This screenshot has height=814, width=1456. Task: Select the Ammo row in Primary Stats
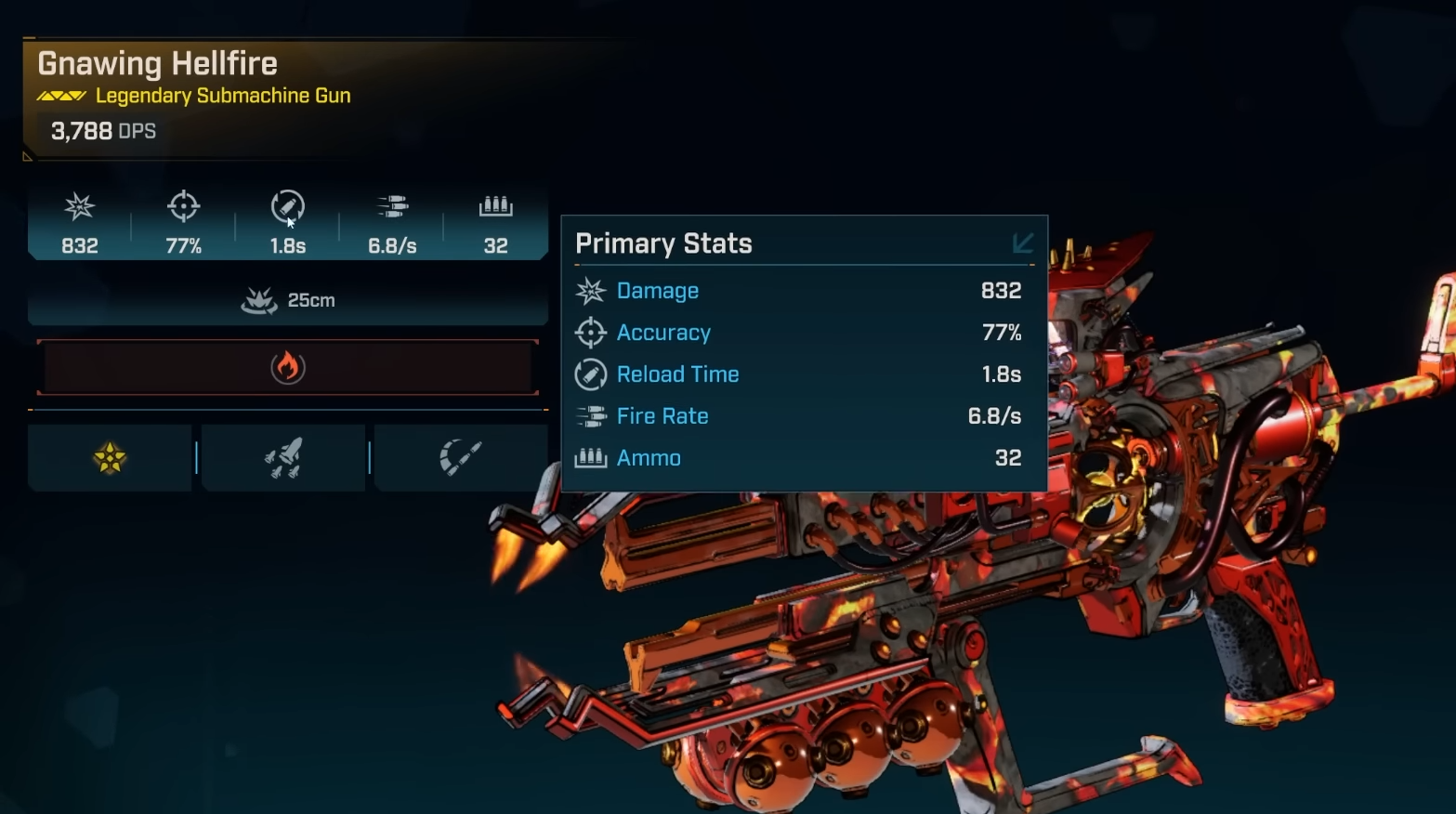pos(804,458)
